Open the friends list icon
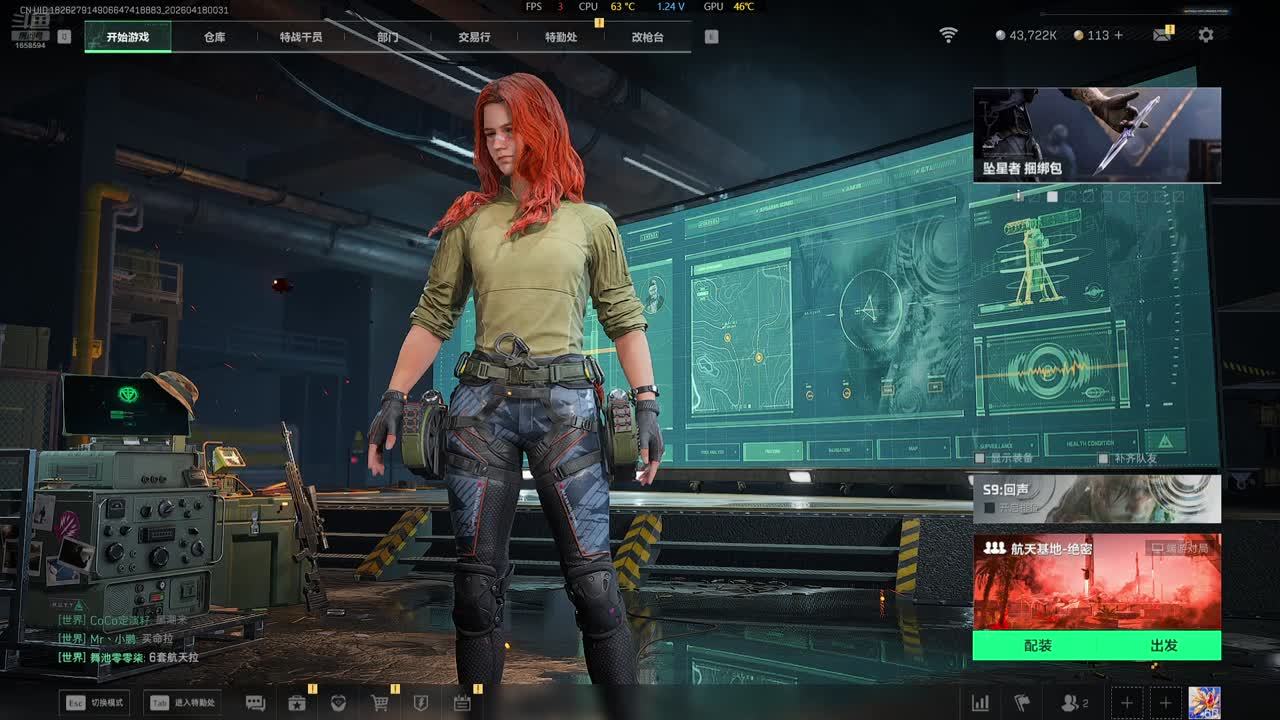The height and width of the screenshot is (720, 1280). pos(1073,703)
